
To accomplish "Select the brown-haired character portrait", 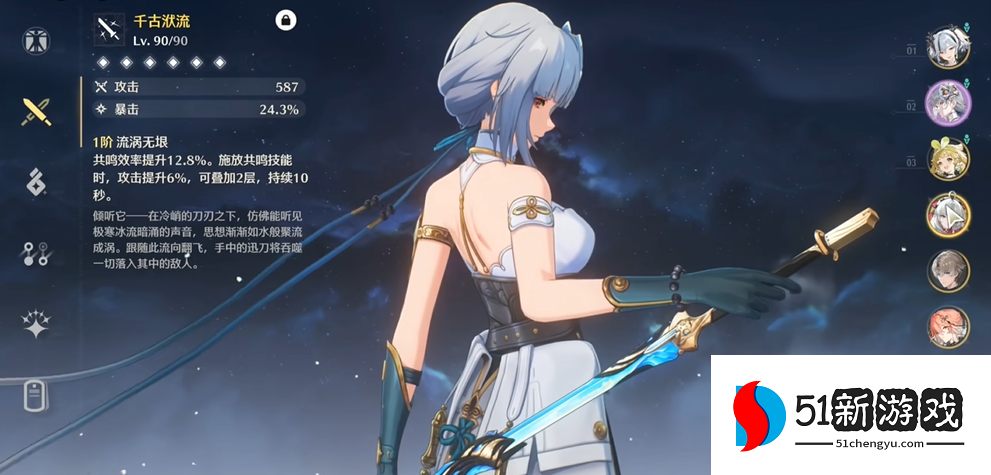I will pos(948,270).
